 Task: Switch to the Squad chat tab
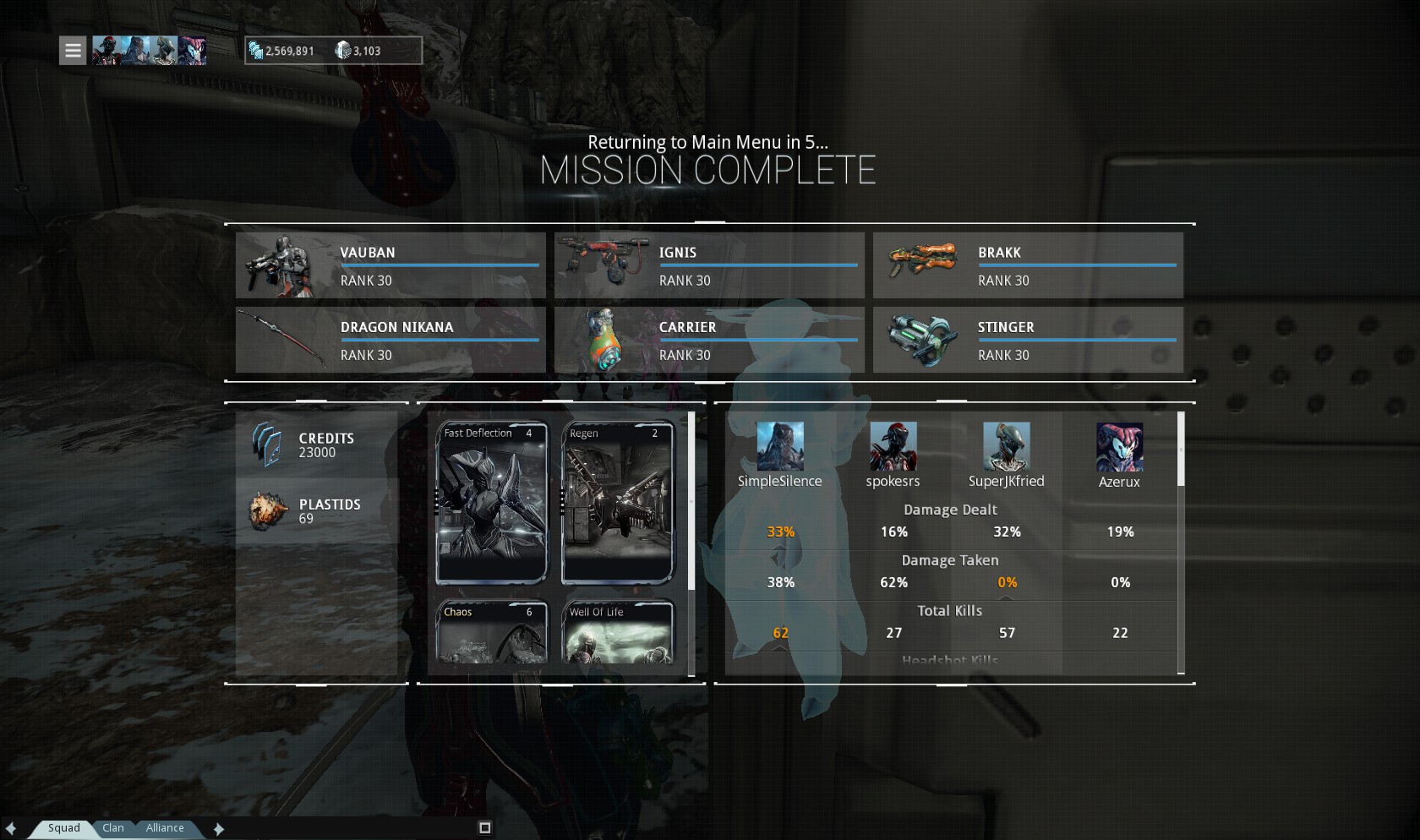(64, 828)
